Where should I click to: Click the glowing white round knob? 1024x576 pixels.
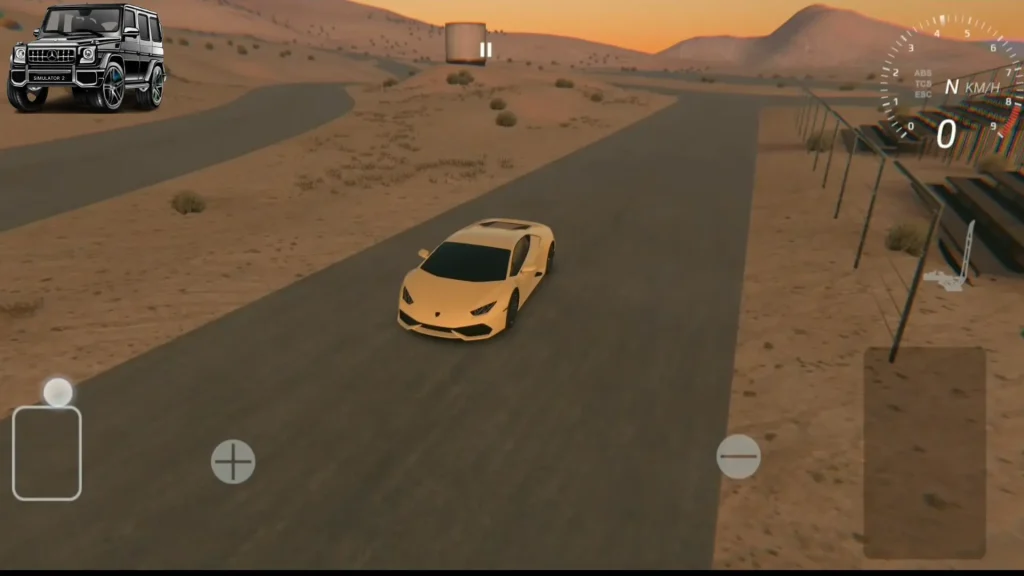pyautogui.click(x=58, y=392)
